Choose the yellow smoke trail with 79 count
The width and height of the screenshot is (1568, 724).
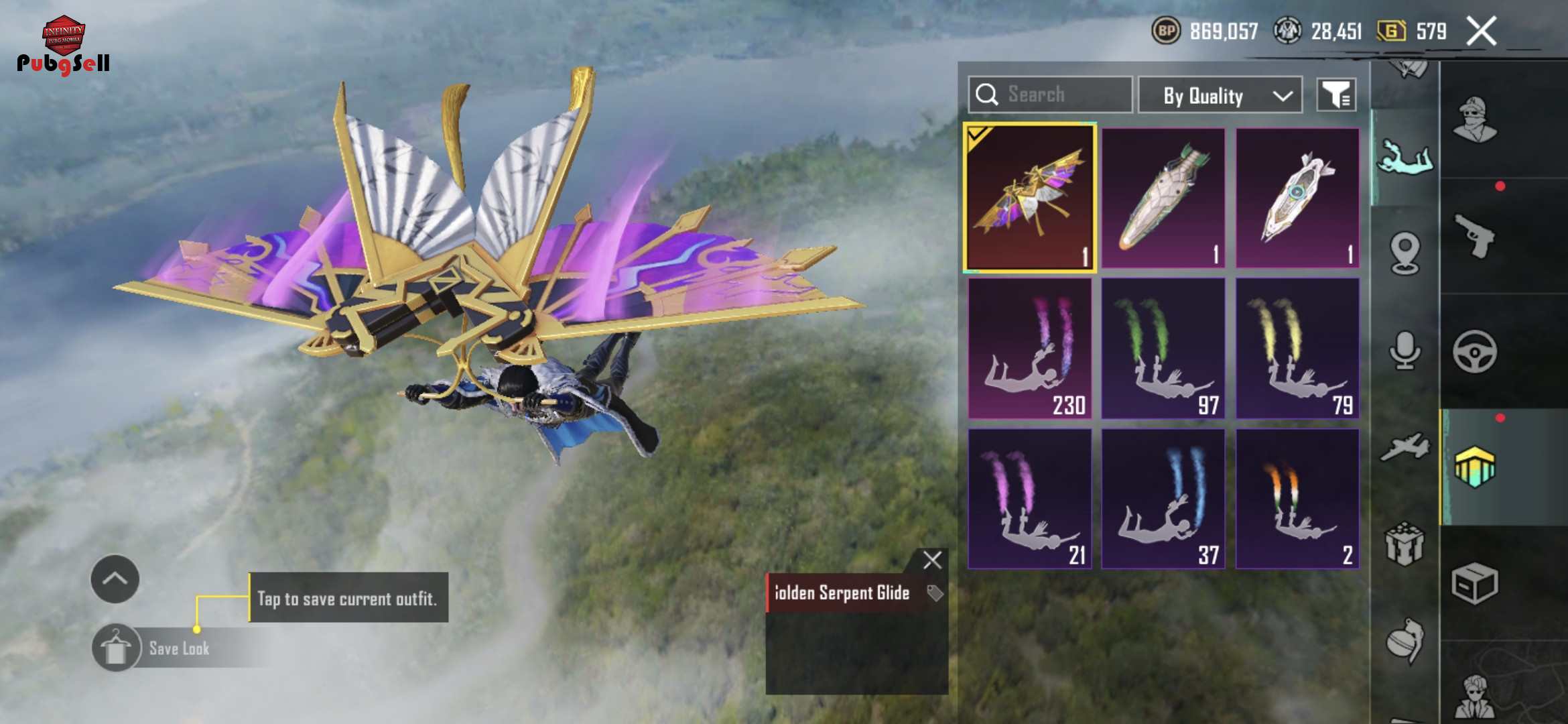click(x=1297, y=349)
